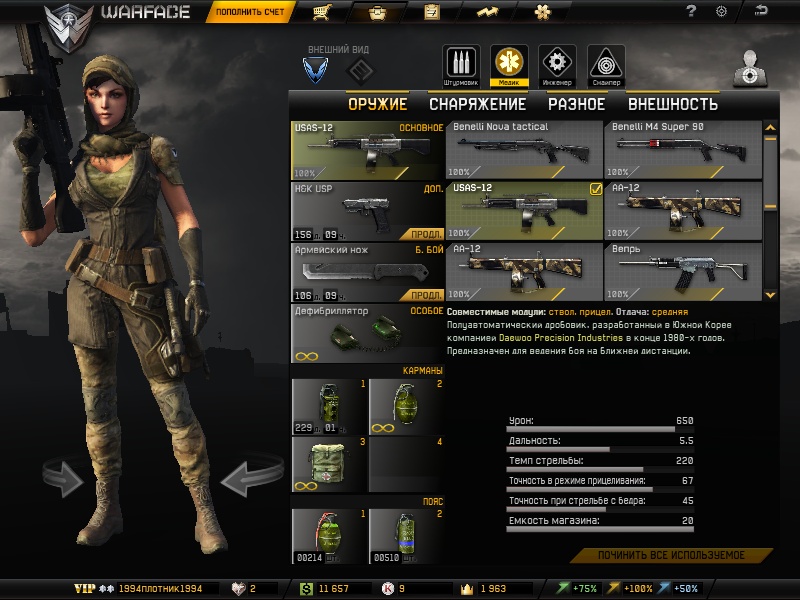Pick the Benelli Nova tactical shotgun
800x600 pixels.
click(x=524, y=149)
